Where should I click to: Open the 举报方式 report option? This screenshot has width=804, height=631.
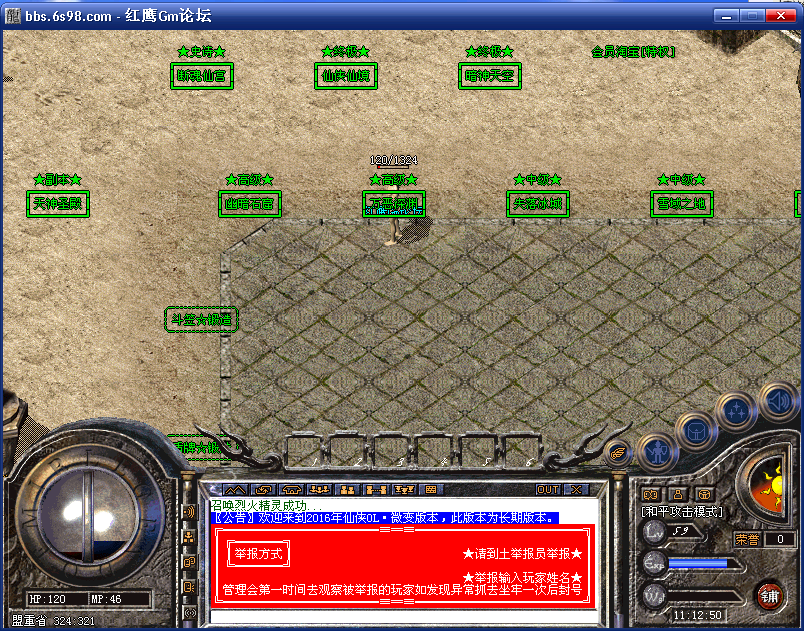tap(258, 553)
